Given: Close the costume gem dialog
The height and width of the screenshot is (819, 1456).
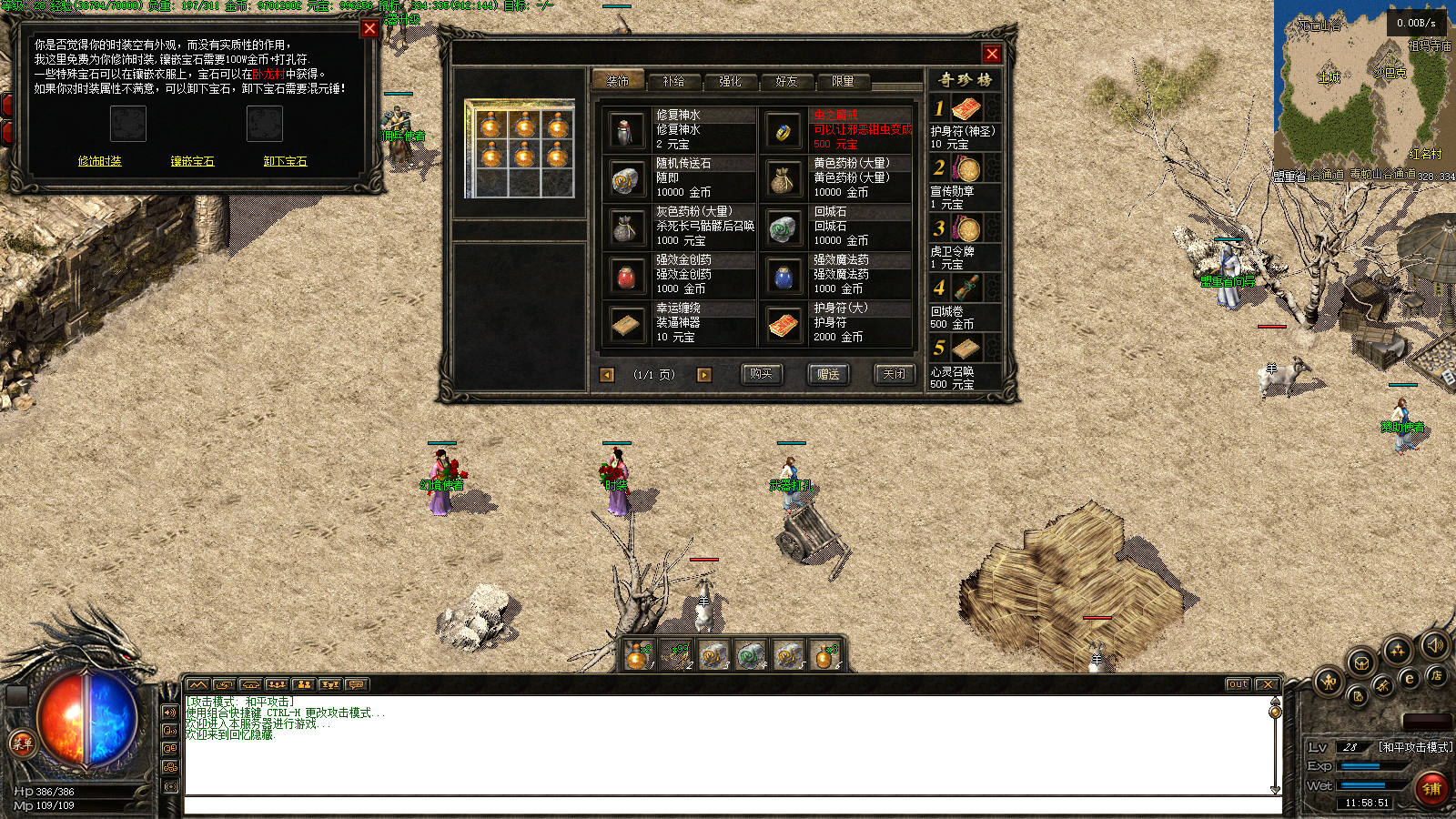Looking at the screenshot, I should pyautogui.click(x=369, y=28).
